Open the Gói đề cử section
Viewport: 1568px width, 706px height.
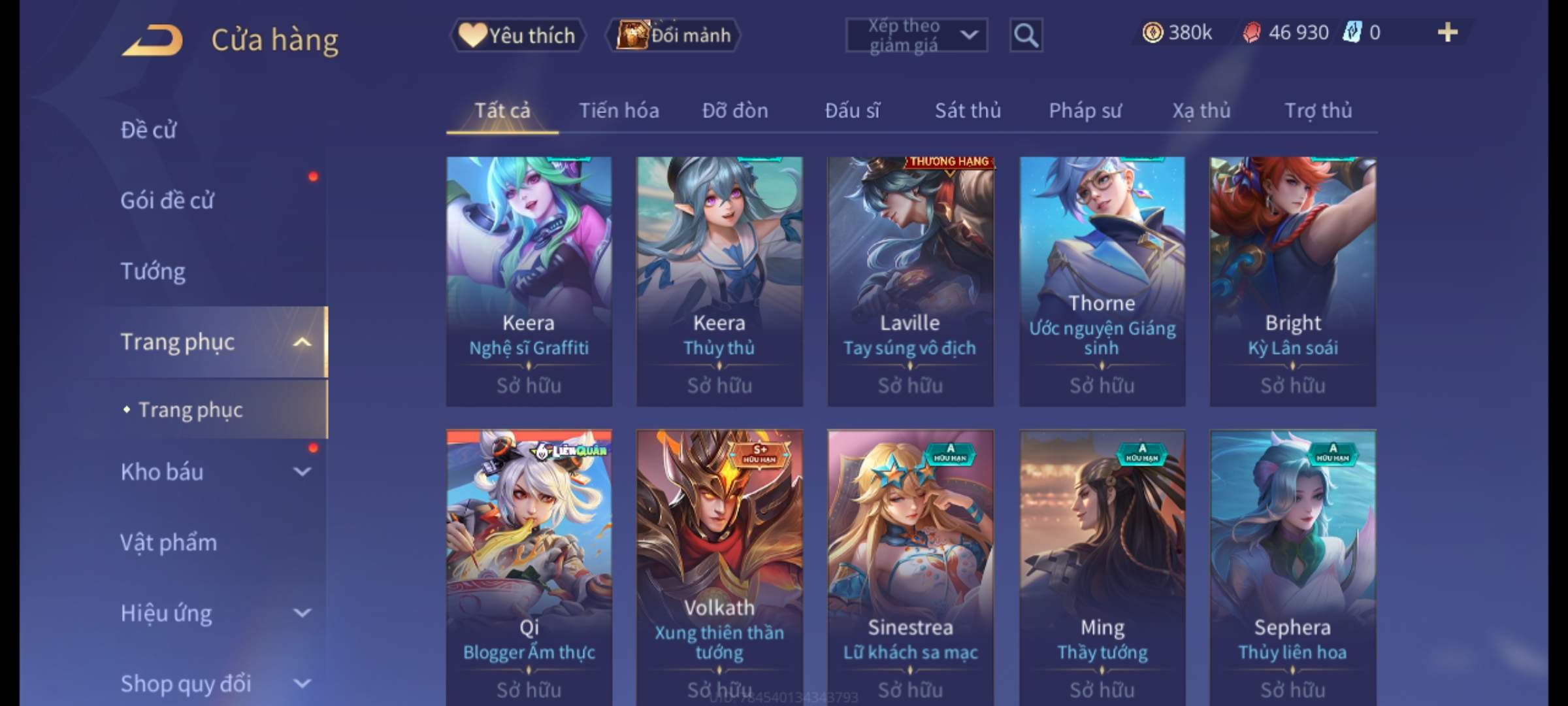[x=167, y=201]
